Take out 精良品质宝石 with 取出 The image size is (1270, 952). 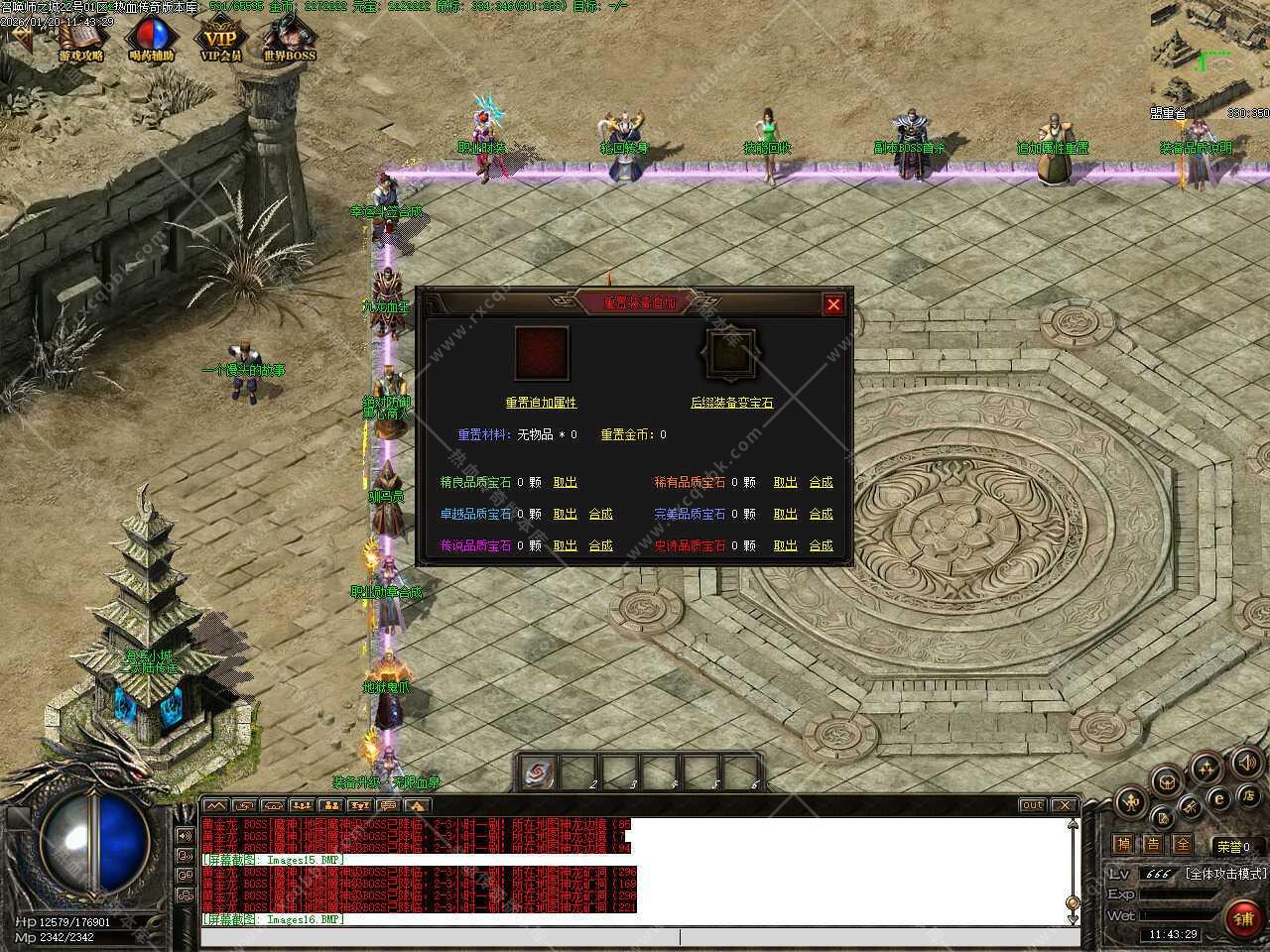pos(565,482)
